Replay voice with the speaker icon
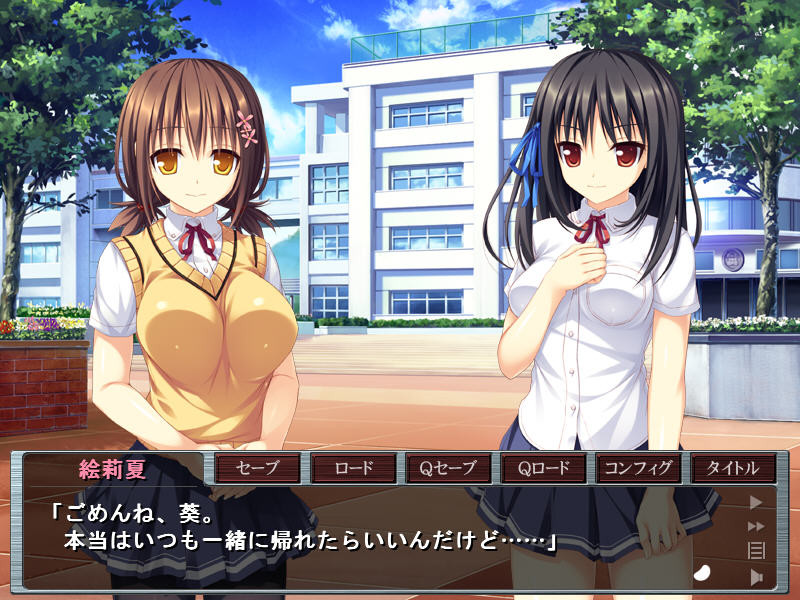Image resolution: width=800 pixels, height=600 pixels. click(756, 576)
